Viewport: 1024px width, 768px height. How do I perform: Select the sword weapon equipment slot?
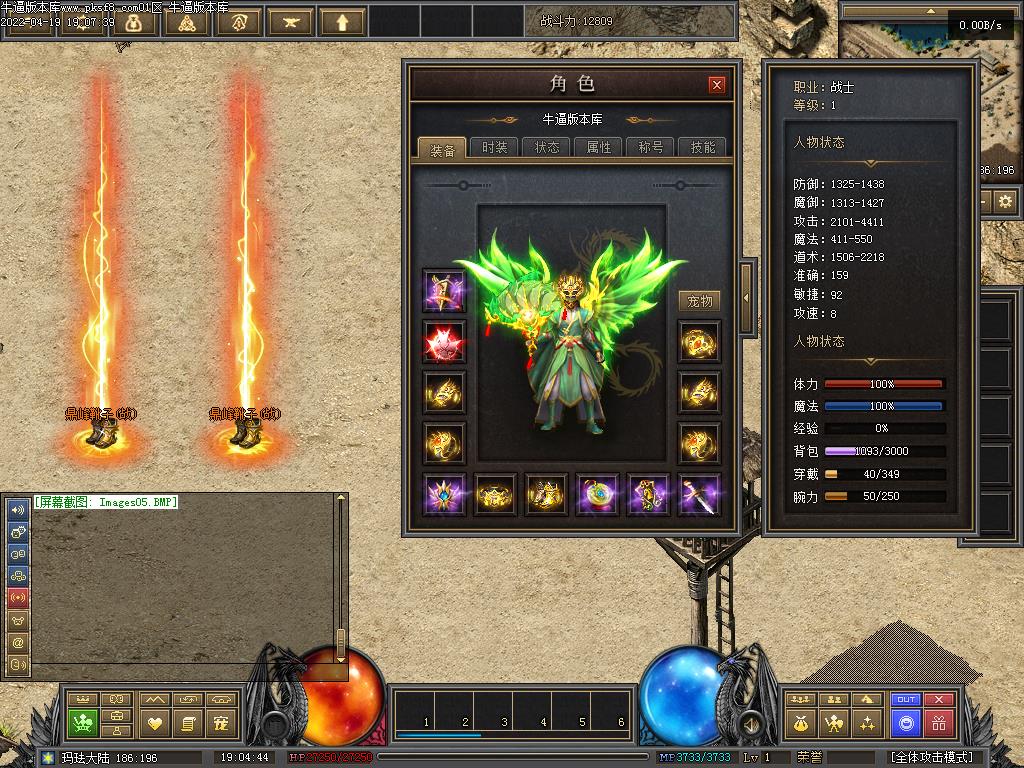[x=699, y=495]
